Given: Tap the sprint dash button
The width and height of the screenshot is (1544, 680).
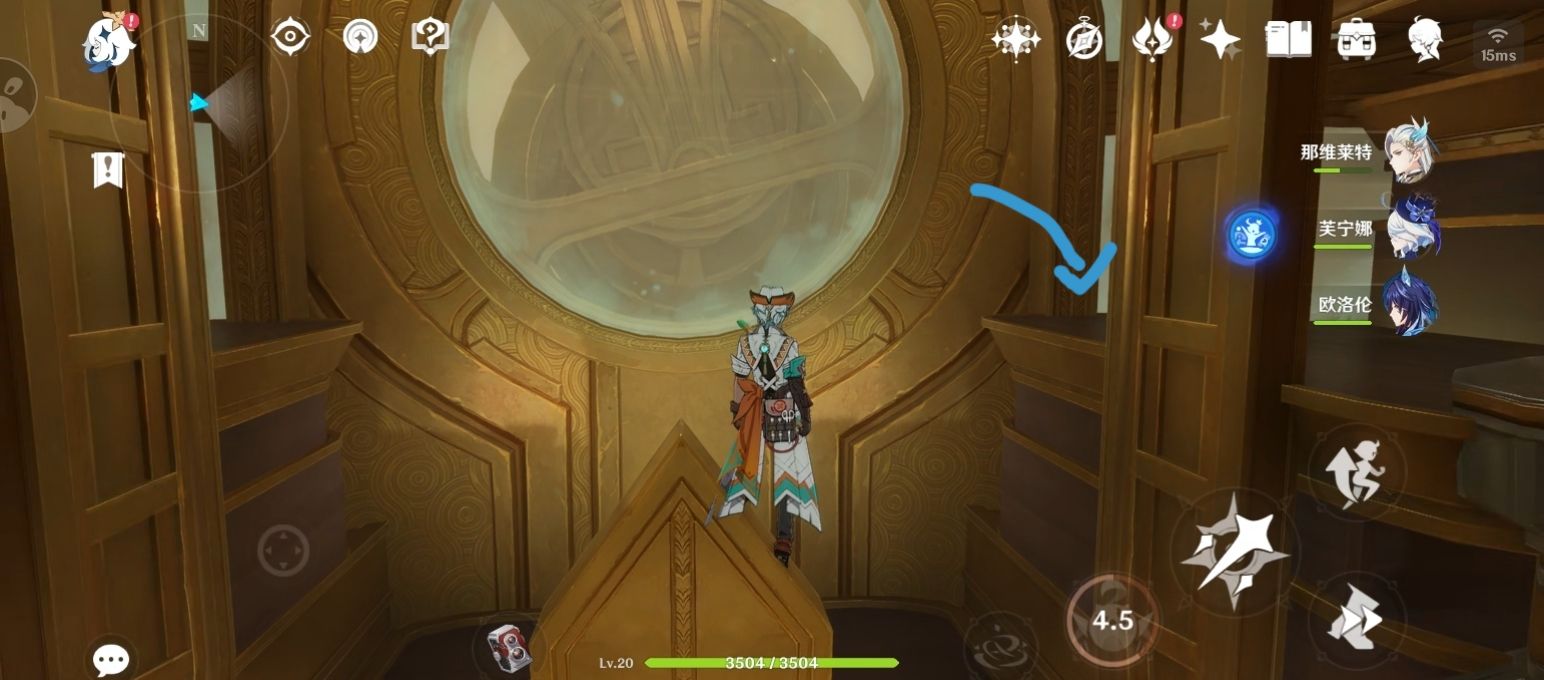Looking at the screenshot, I should pos(1355,621).
